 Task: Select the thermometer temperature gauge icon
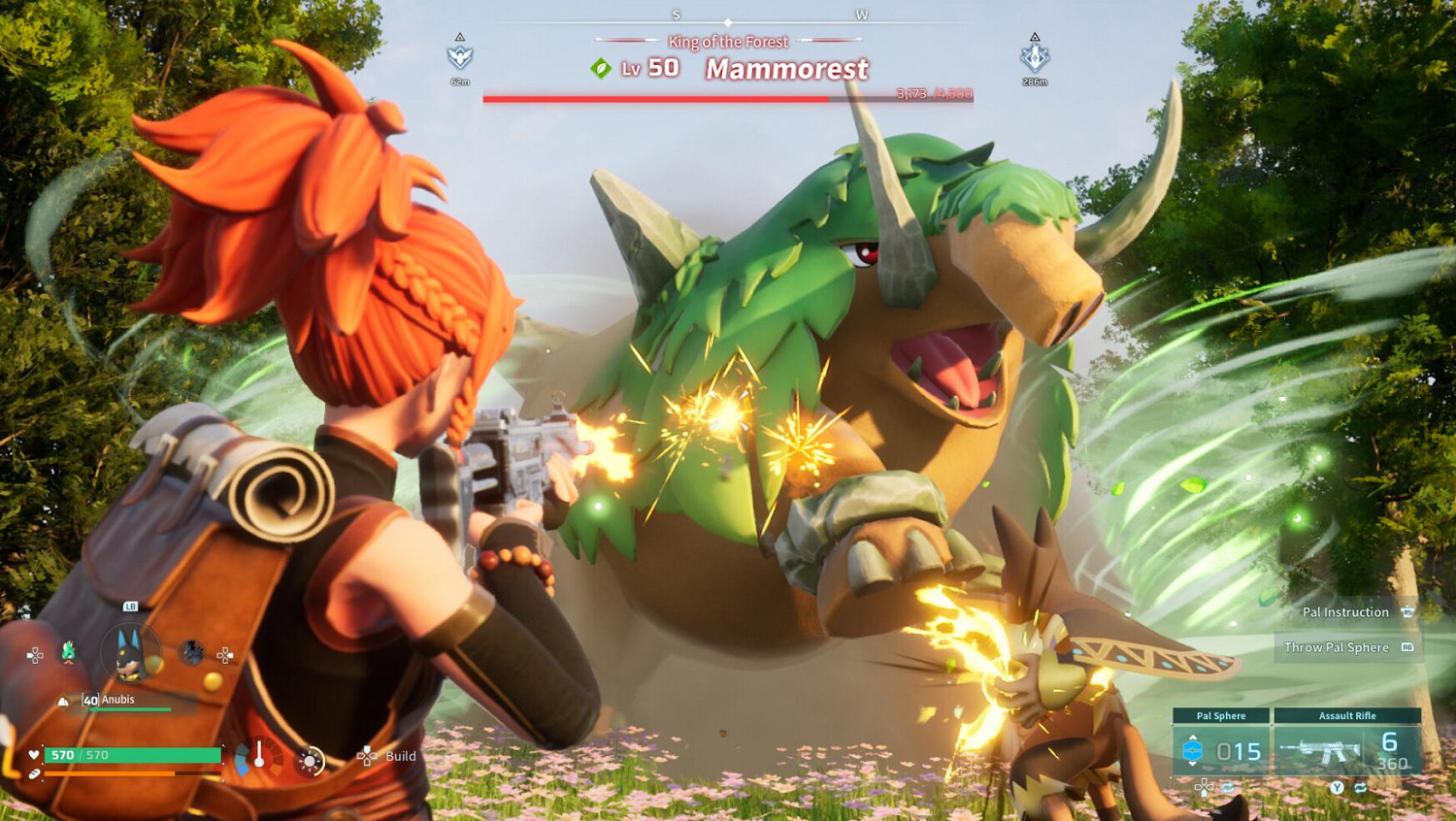click(258, 755)
